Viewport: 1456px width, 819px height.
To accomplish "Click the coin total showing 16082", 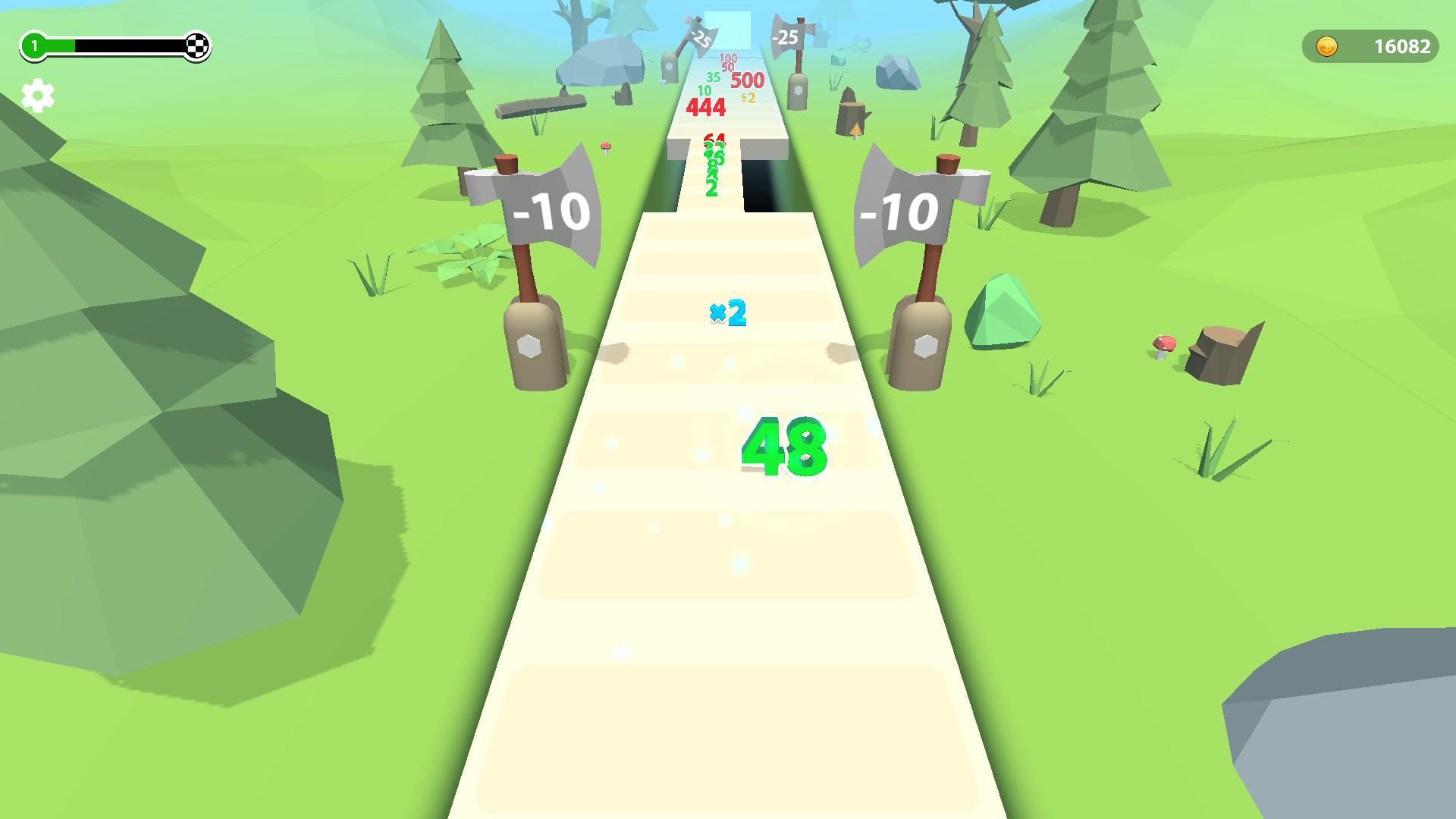I will tap(1398, 46).
